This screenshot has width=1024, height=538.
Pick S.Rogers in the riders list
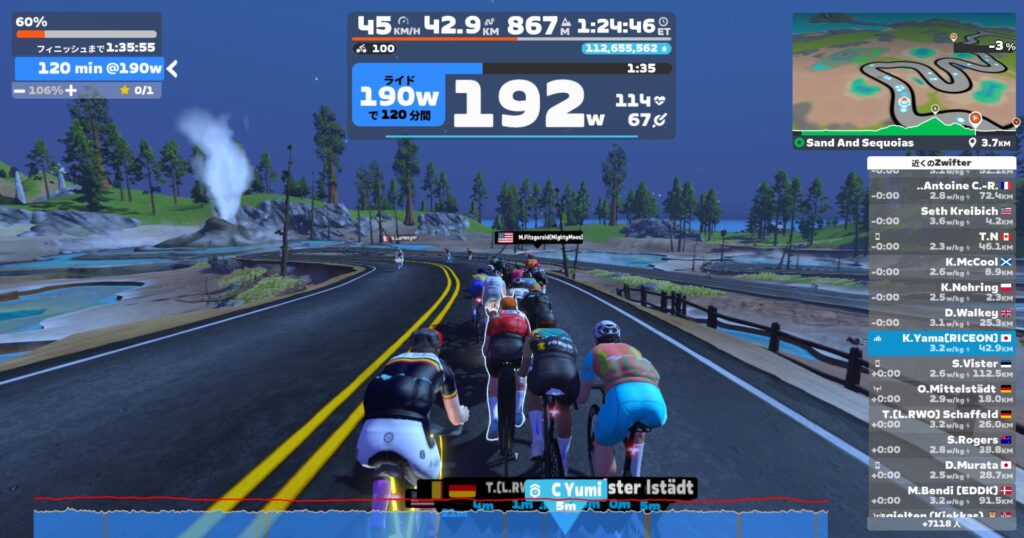(x=941, y=444)
